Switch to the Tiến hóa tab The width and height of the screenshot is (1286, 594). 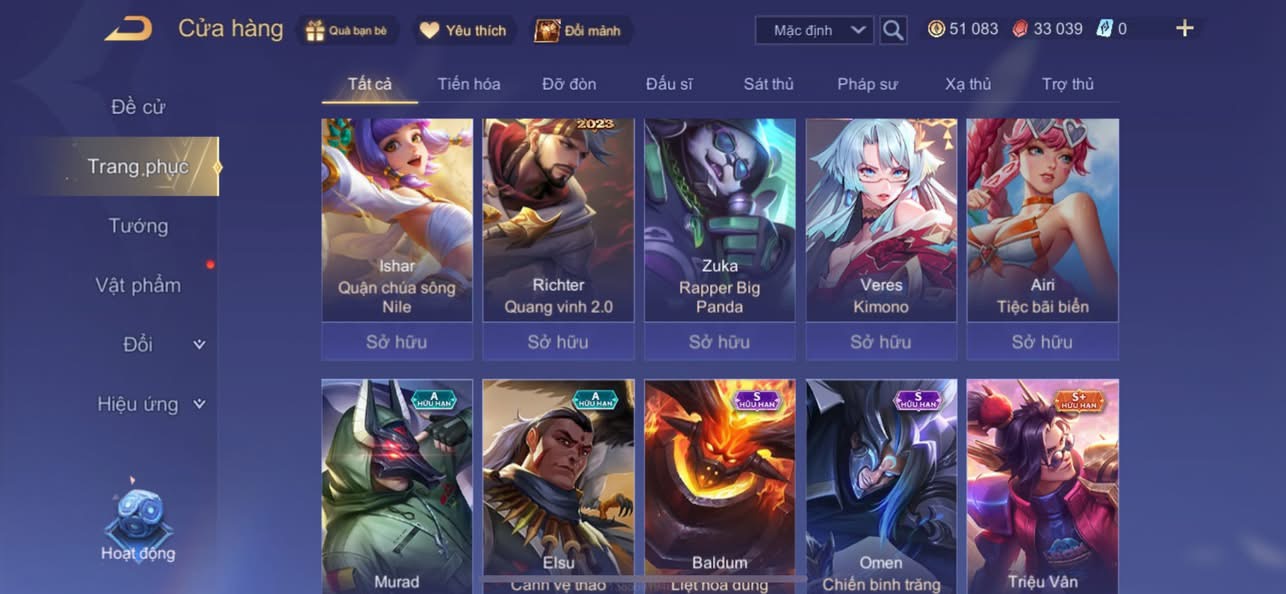coord(469,84)
